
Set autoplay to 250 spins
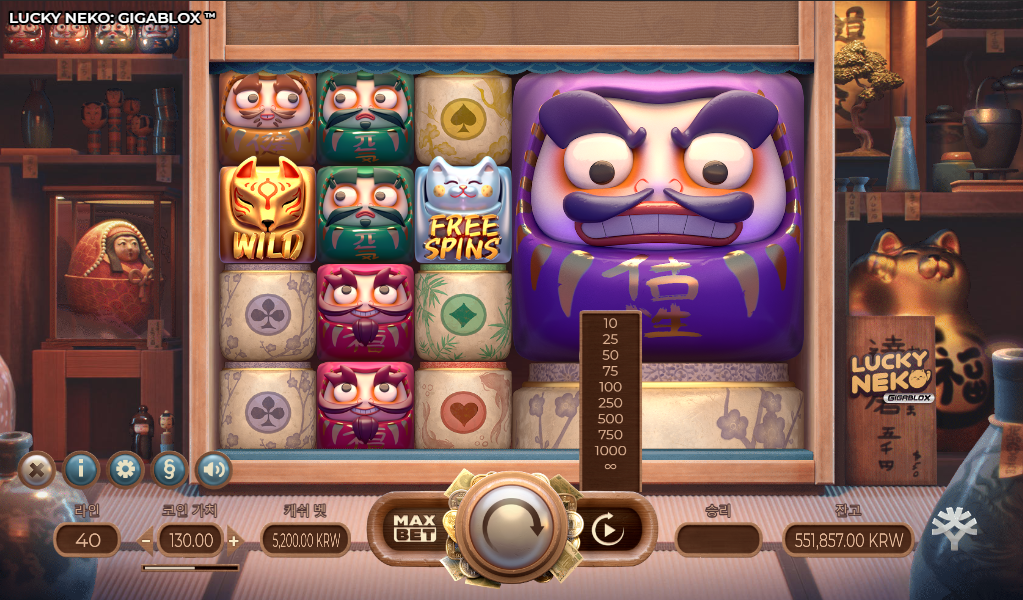click(x=610, y=403)
